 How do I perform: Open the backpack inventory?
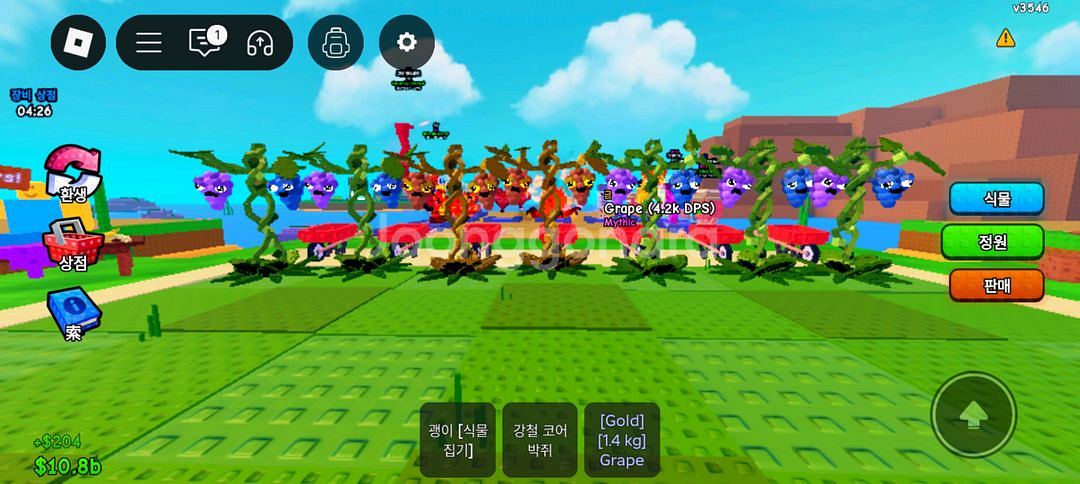pos(334,43)
